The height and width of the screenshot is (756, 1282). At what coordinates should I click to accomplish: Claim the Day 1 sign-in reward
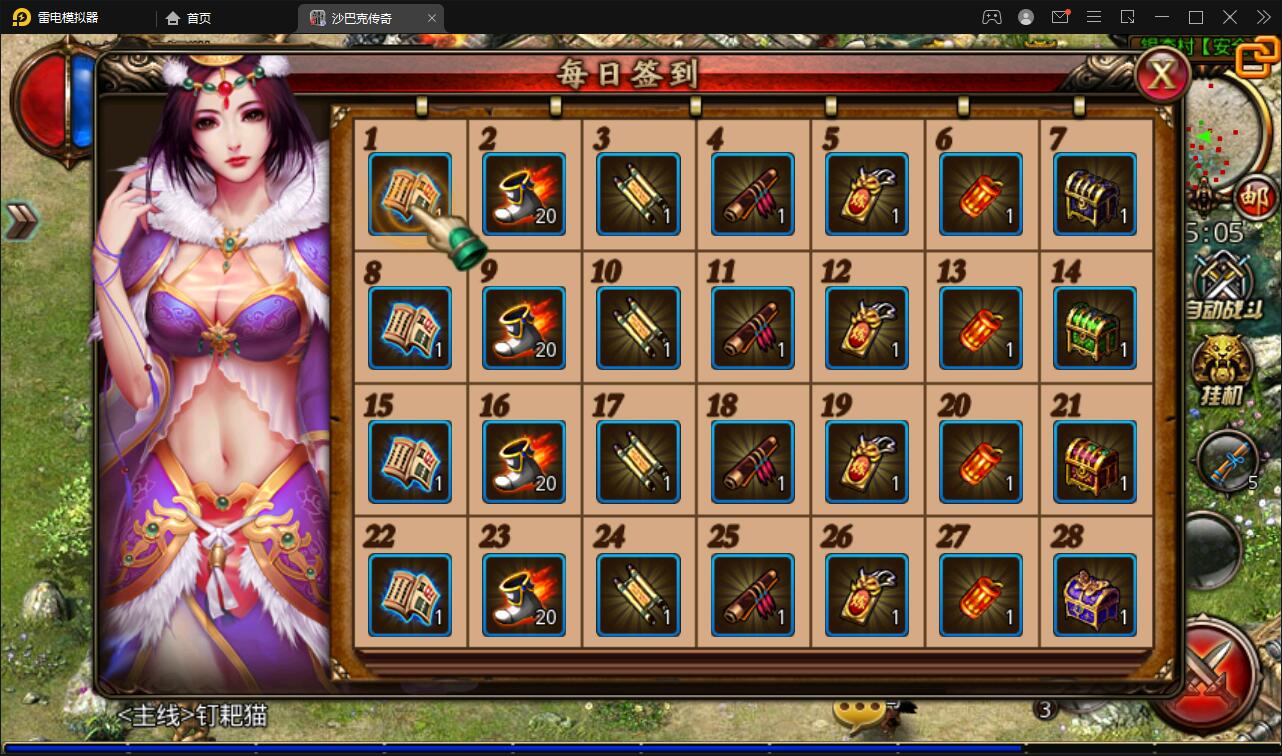pos(410,193)
